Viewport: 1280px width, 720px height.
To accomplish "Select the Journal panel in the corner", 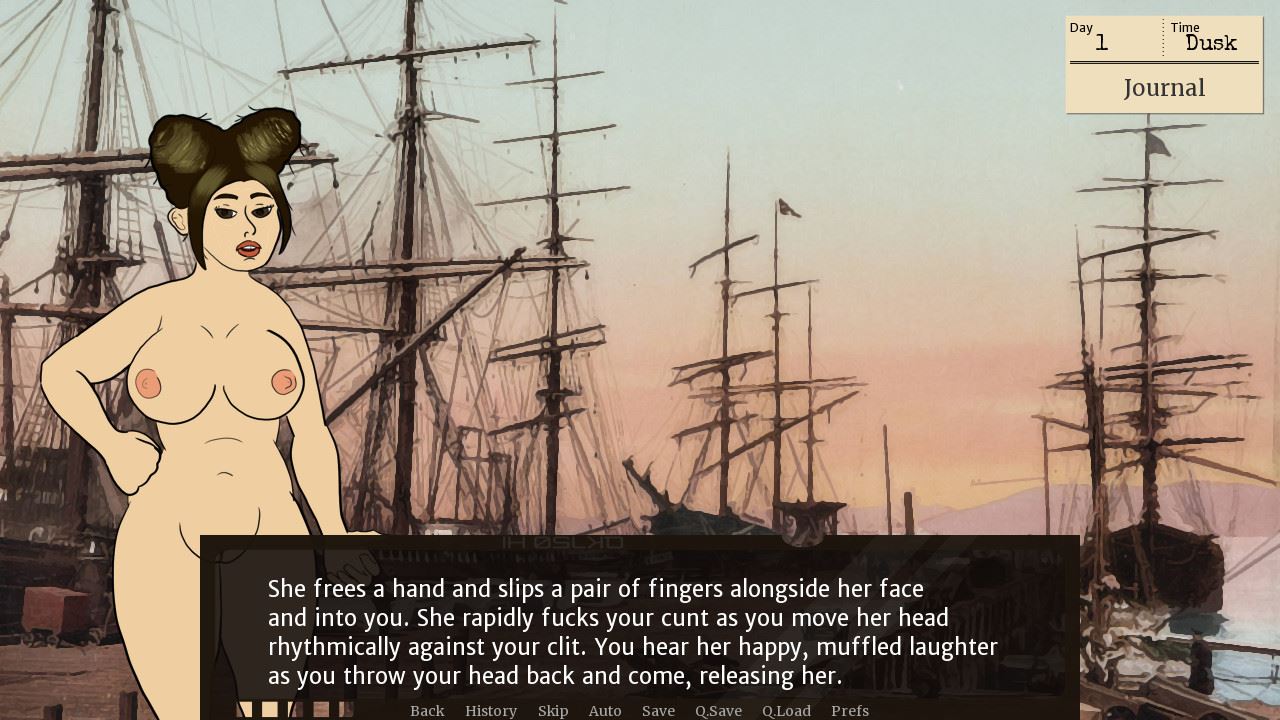I will coord(1164,88).
